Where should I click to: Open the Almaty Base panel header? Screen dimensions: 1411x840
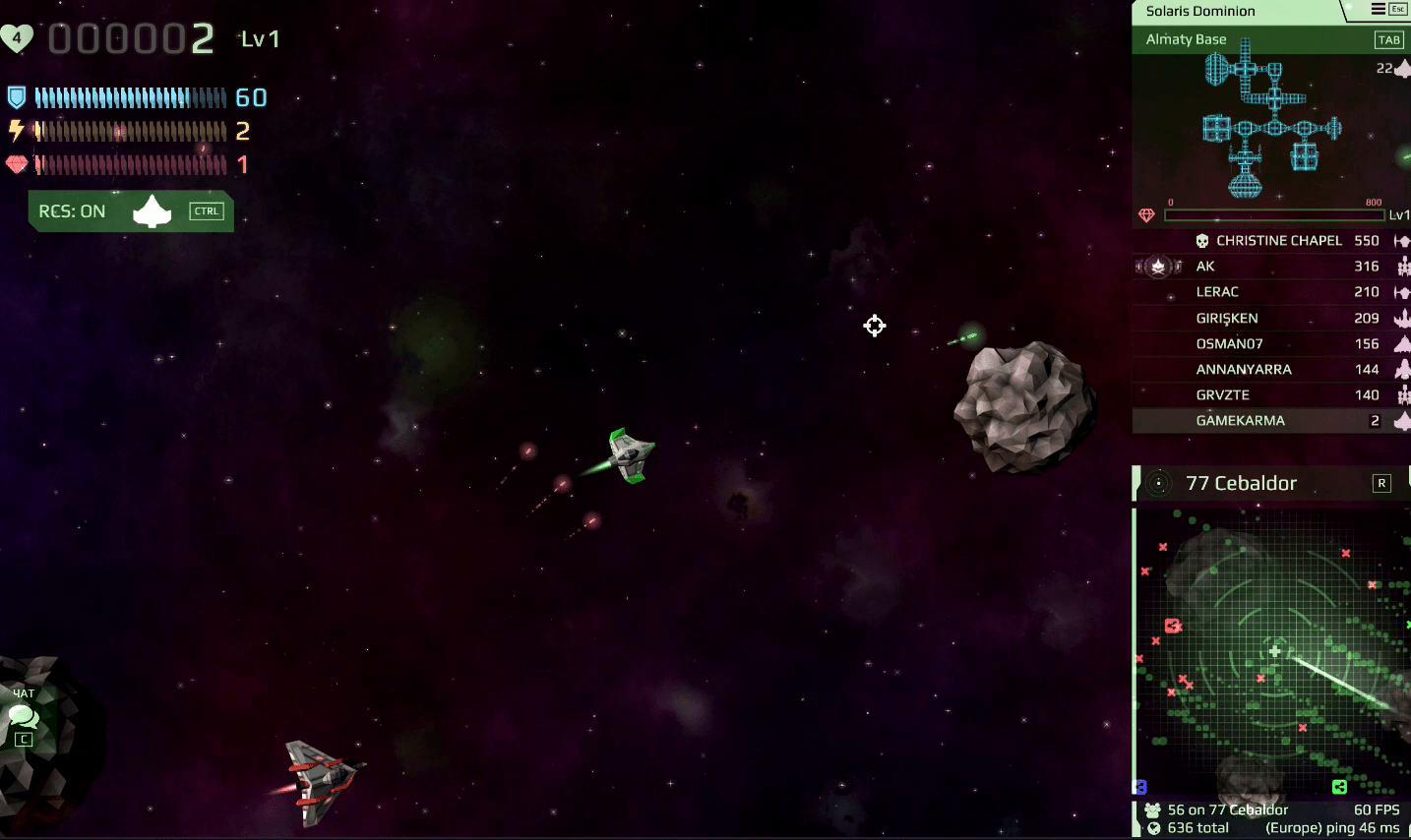tap(1187, 39)
